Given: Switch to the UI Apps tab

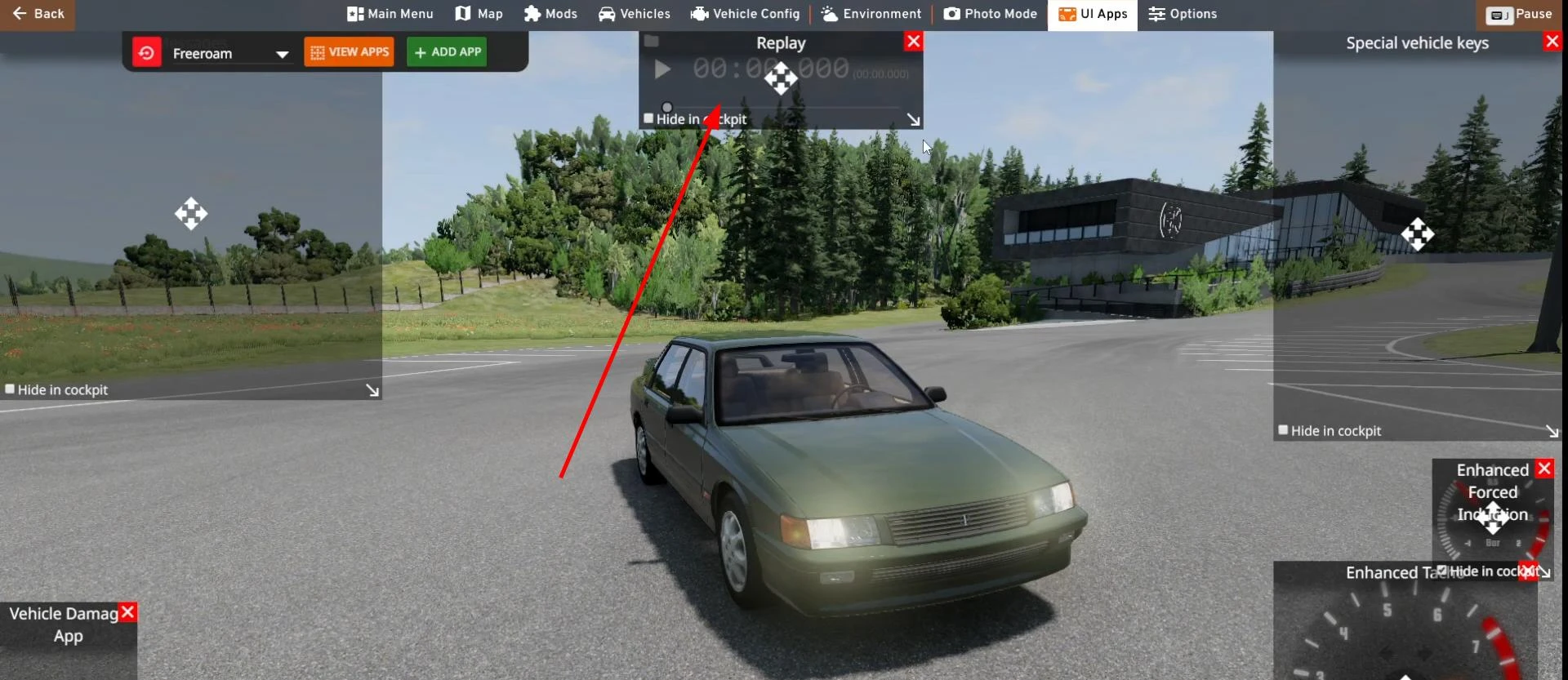Looking at the screenshot, I should tap(1092, 14).
